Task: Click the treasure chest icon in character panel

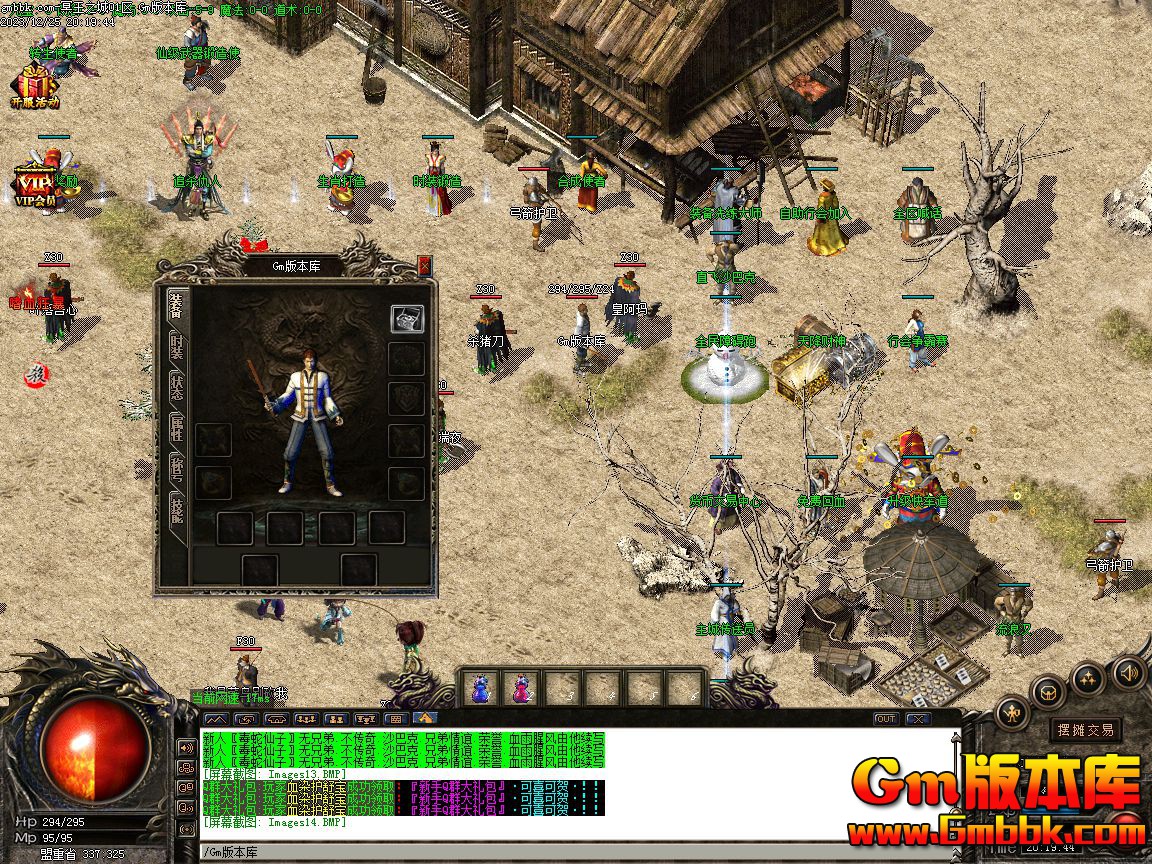Action: click(407, 318)
